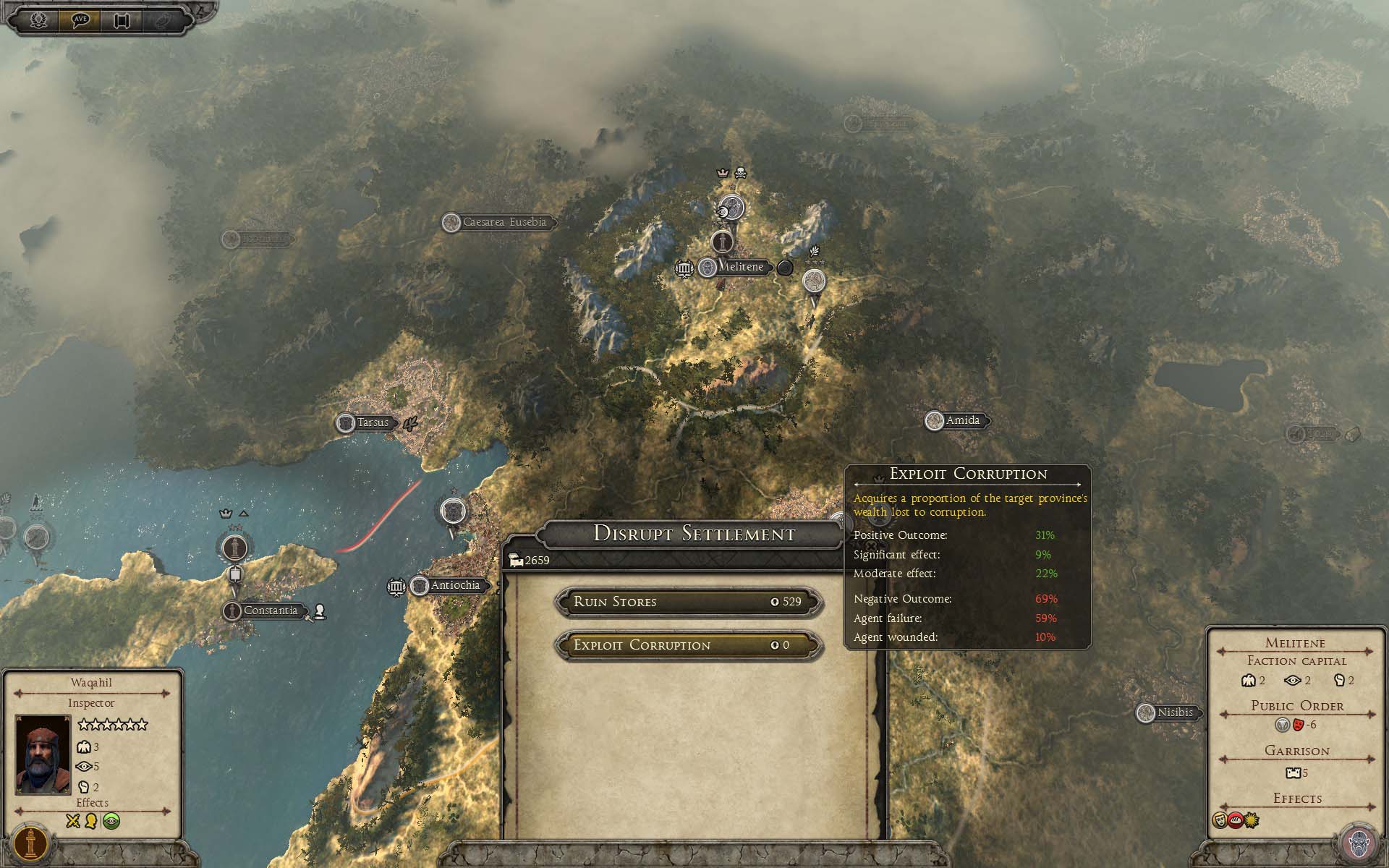The width and height of the screenshot is (1389, 868).
Task: Open the laurel wreath faction button
Action: point(38,20)
